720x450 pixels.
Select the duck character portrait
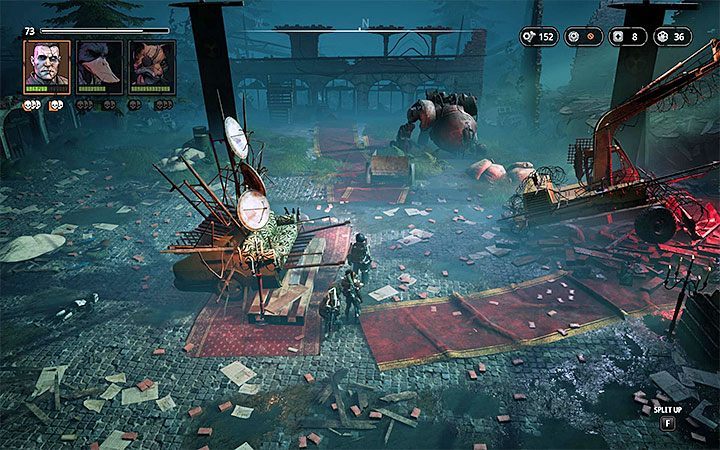click(x=100, y=65)
